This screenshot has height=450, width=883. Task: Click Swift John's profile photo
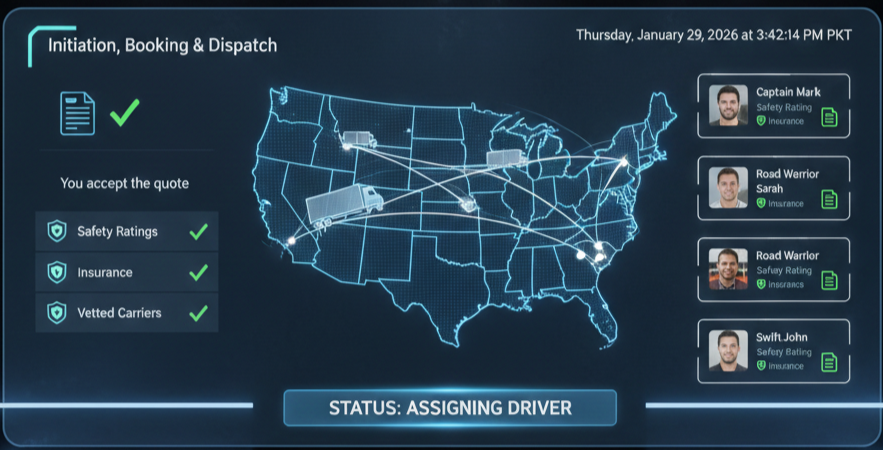click(728, 351)
